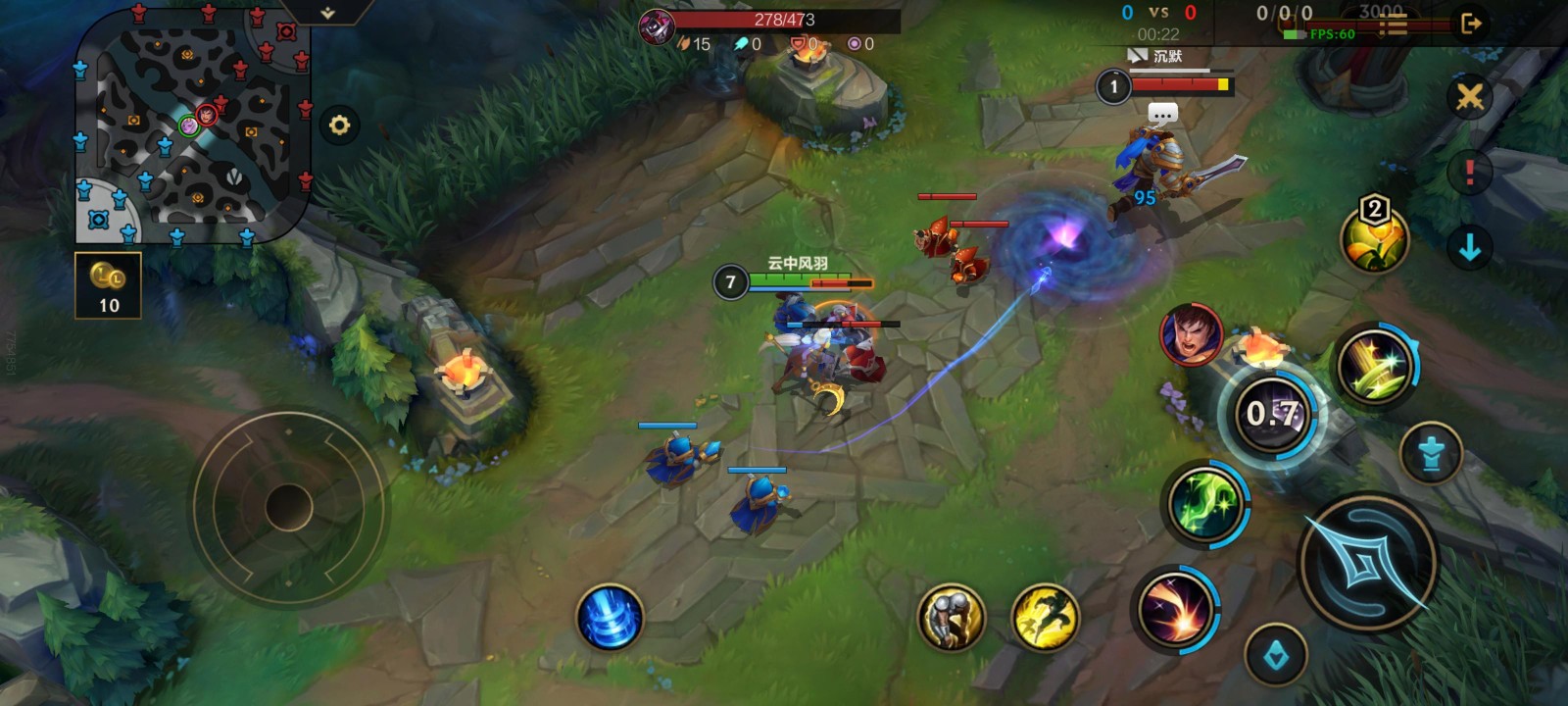Viewport: 1568px width, 706px height.
Task: Send the red exclamation danger ping
Action: (1469, 173)
